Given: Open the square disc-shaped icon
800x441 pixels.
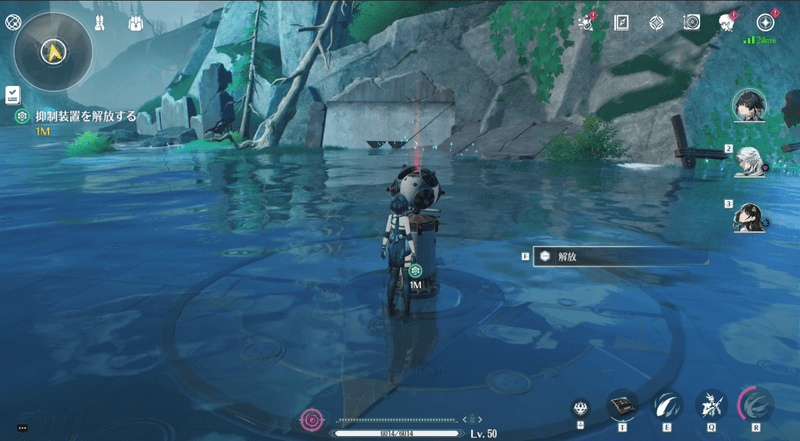Looking at the screenshot, I should [691, 22].
